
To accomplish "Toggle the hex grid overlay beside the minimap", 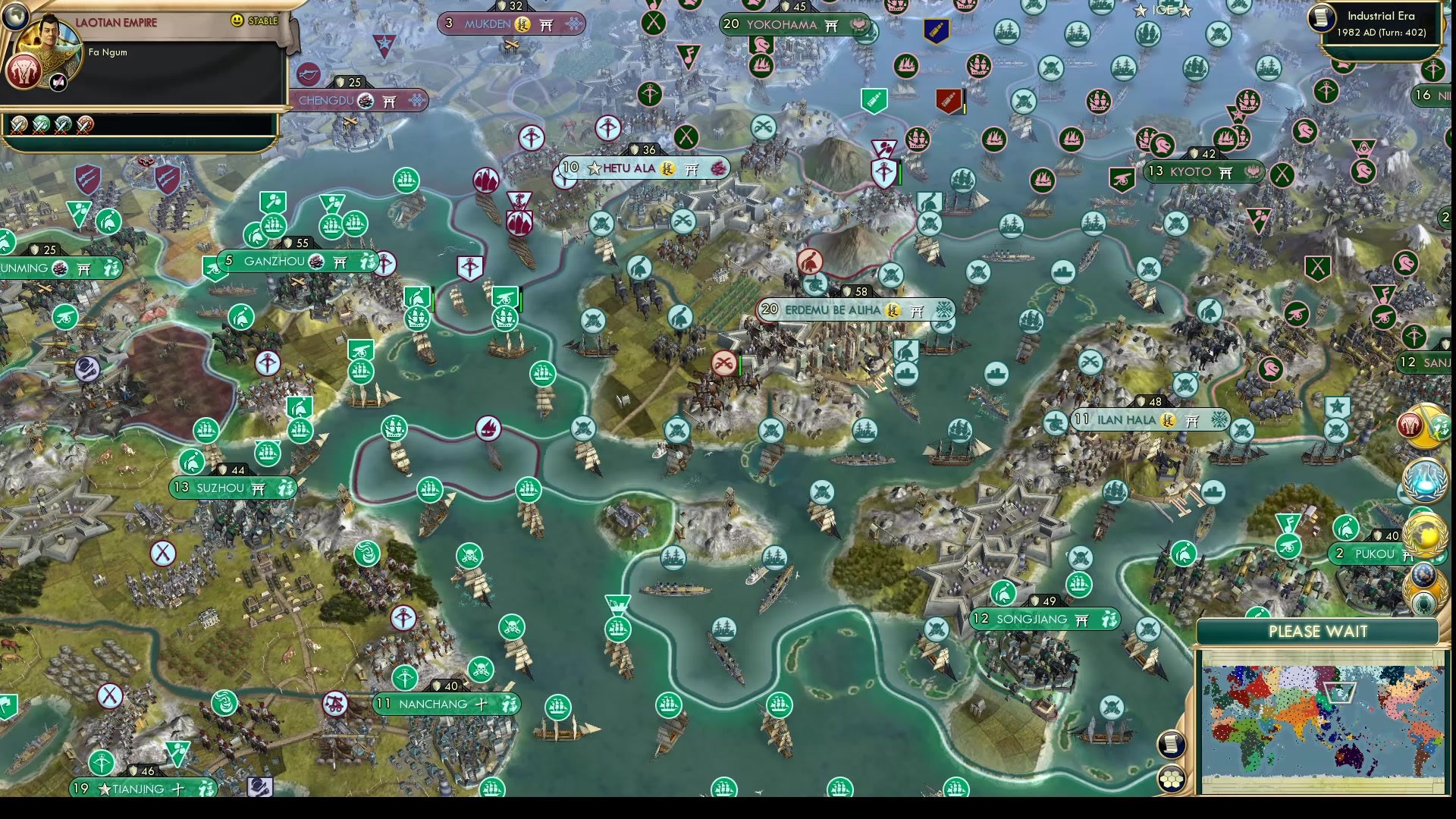I will click(1172, 779).
